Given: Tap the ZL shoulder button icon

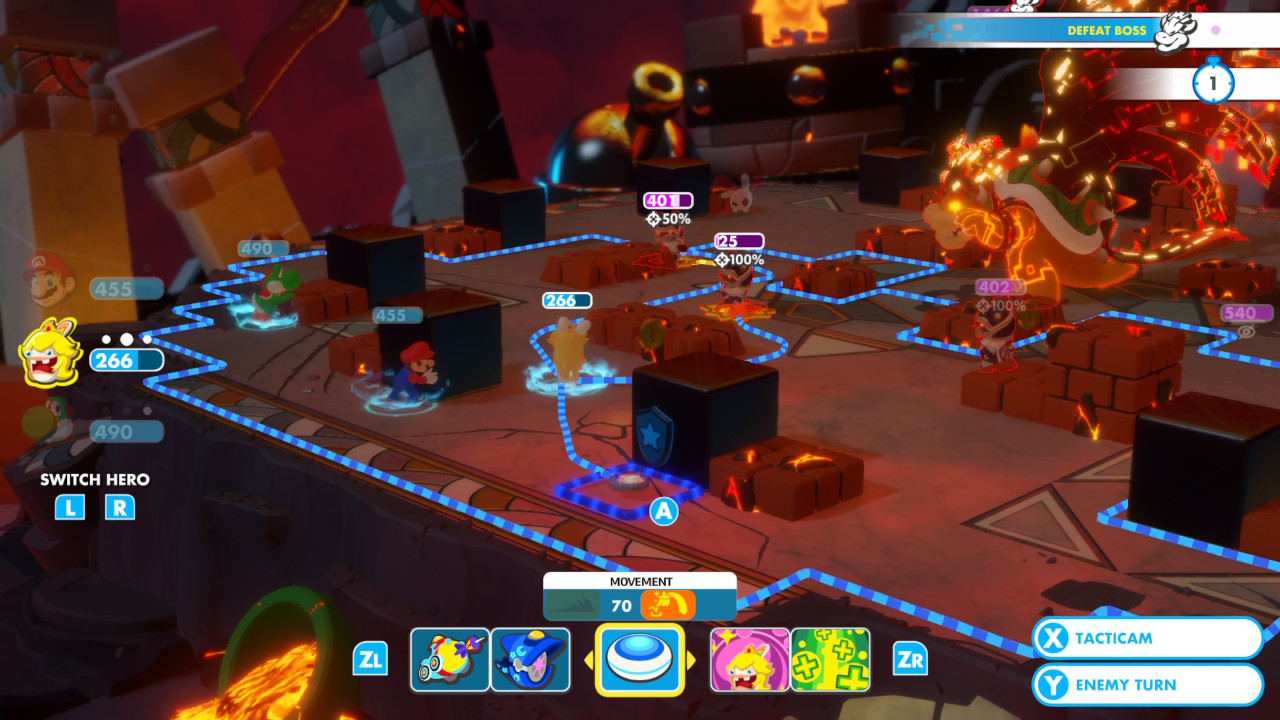Looking at the screenshot, I should pos(370,659).
